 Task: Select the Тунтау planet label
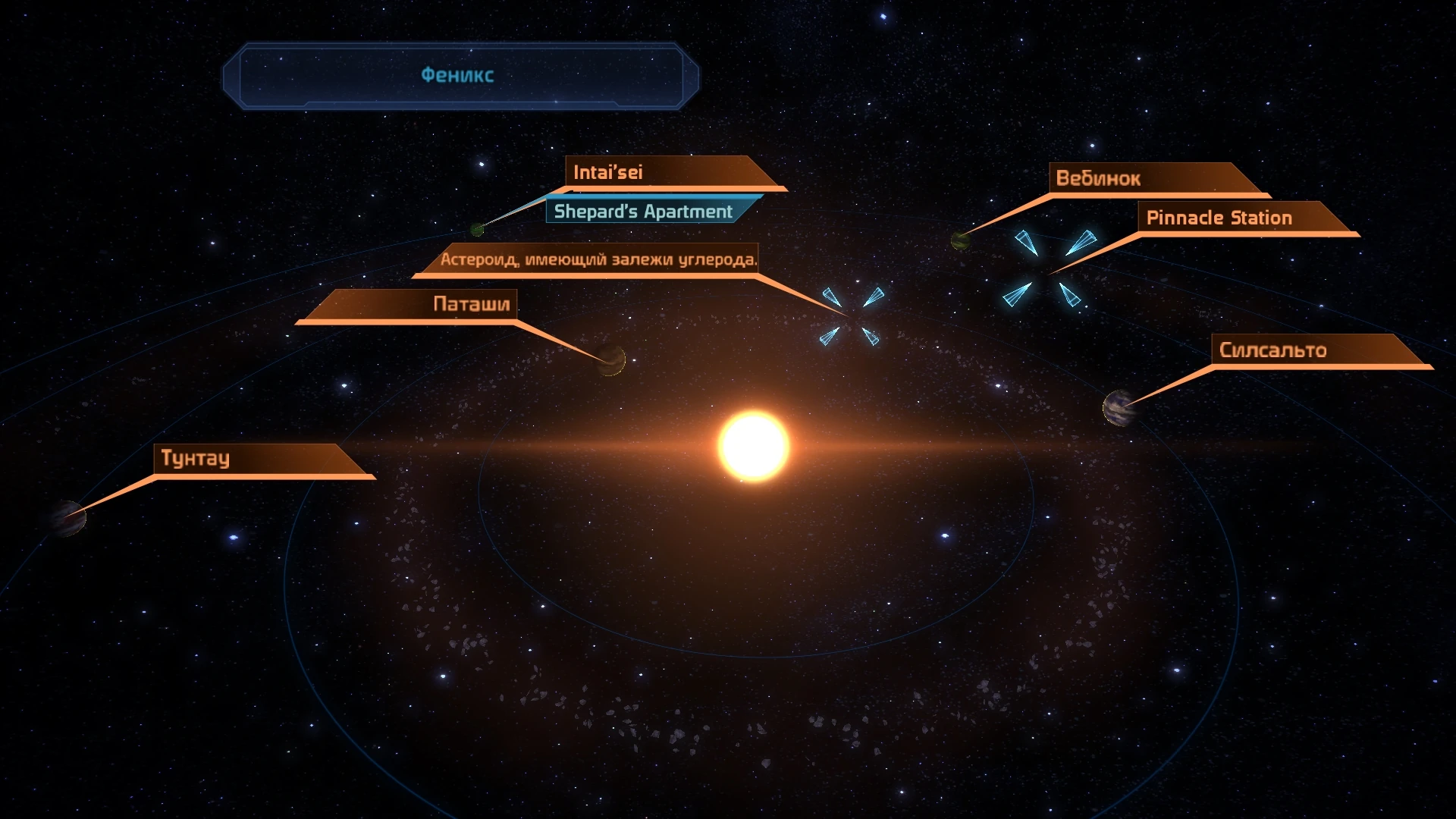click(x=196, y=458)
